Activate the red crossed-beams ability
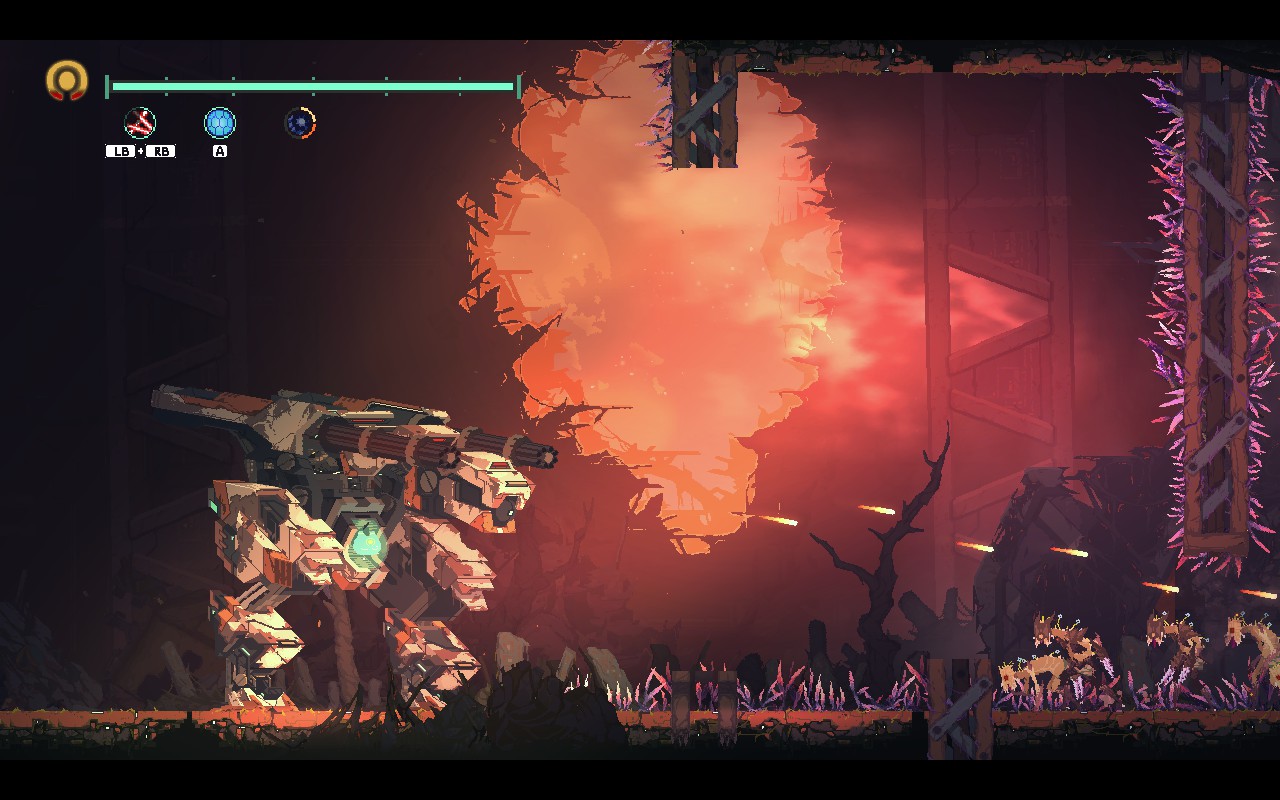This screenshot has height=800, width=1280. [x=140, y=123]
